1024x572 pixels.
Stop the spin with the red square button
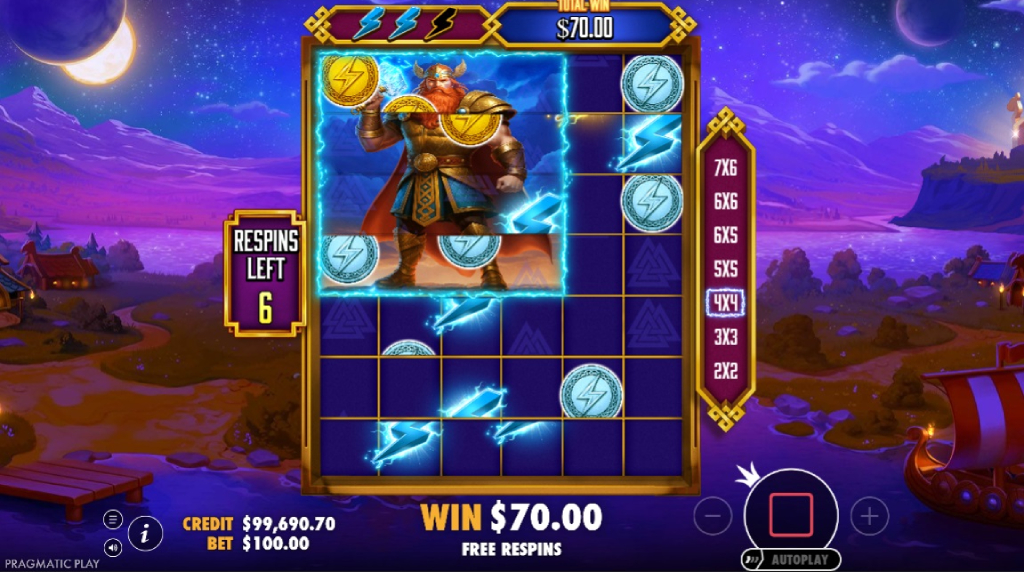click(790, 514)
